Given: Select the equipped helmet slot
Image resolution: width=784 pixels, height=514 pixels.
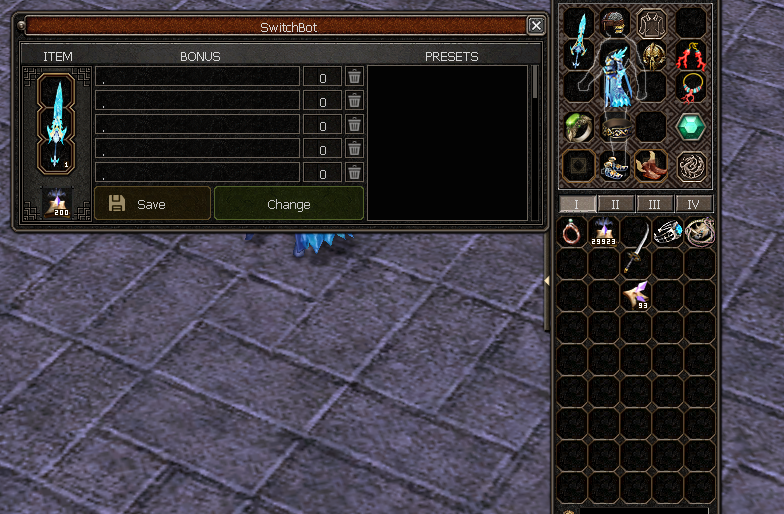Looking at the screenshot, I should (615, 22).
